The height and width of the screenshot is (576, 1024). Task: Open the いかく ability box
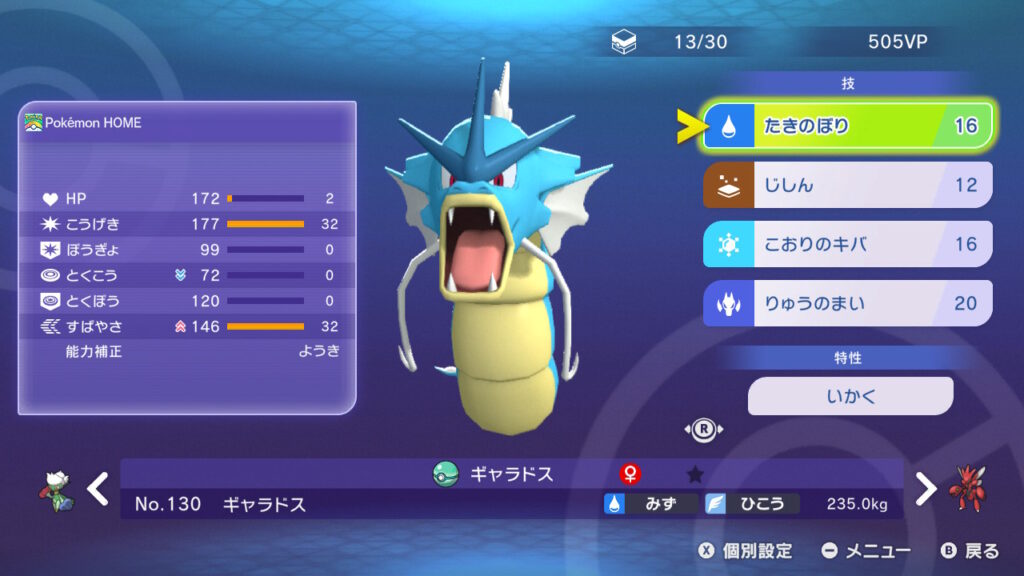850,396
